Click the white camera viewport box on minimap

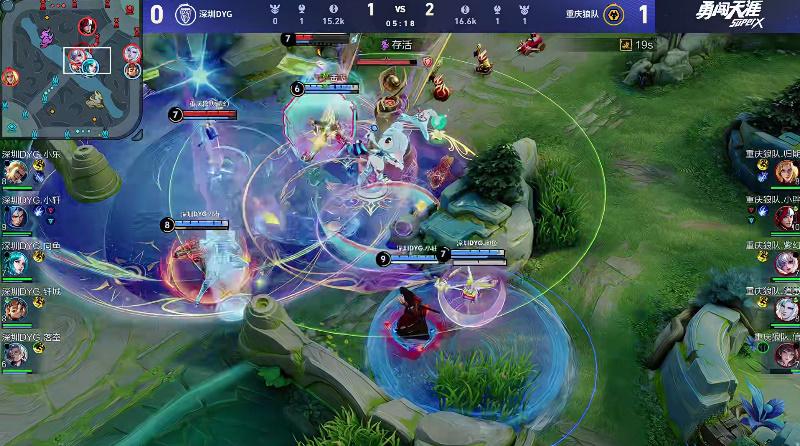click(86, 60)
